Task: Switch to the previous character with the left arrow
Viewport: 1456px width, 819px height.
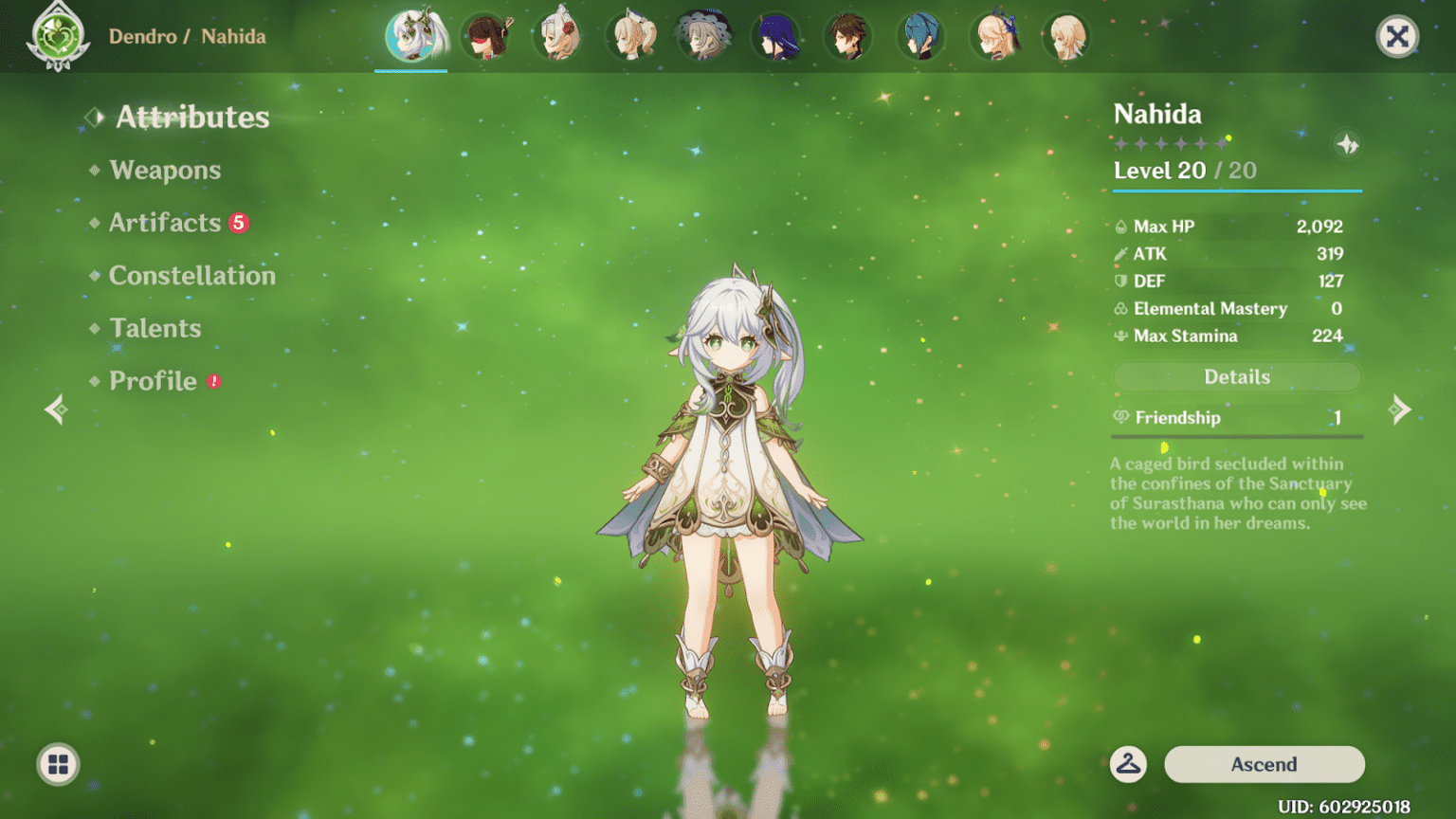Action: coord(56,409)
